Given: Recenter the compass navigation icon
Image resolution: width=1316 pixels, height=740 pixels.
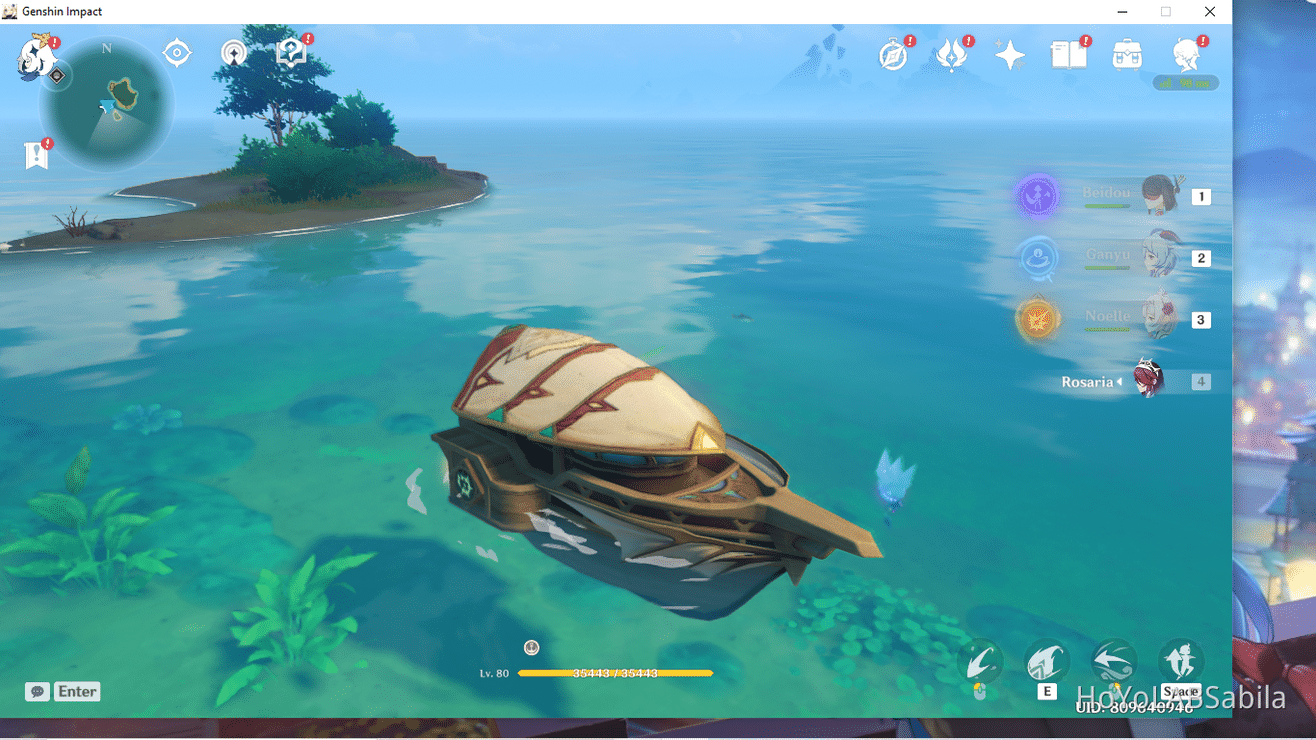Looking at the screenshot, I should (x=177, y=52).
